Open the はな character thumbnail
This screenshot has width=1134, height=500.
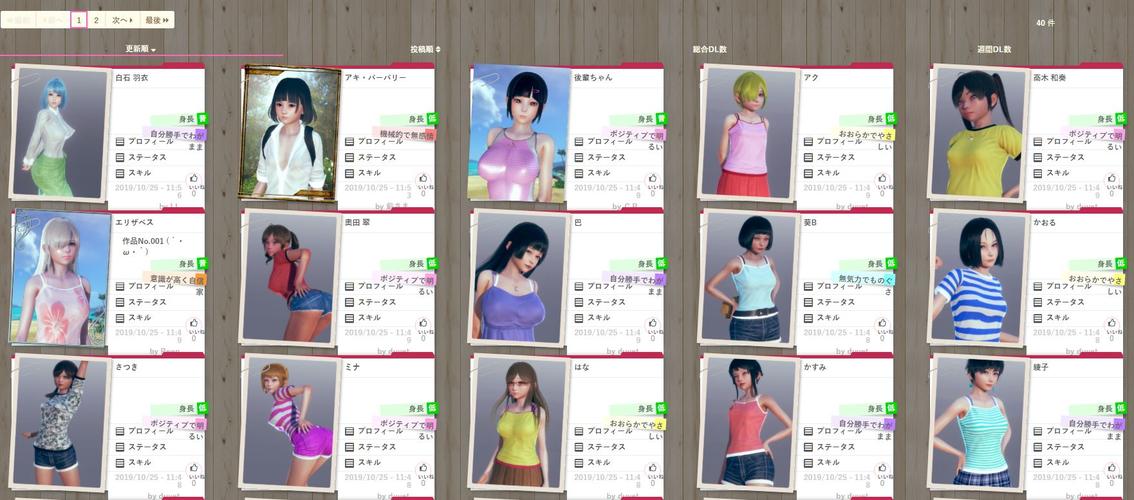pos(518,420)
